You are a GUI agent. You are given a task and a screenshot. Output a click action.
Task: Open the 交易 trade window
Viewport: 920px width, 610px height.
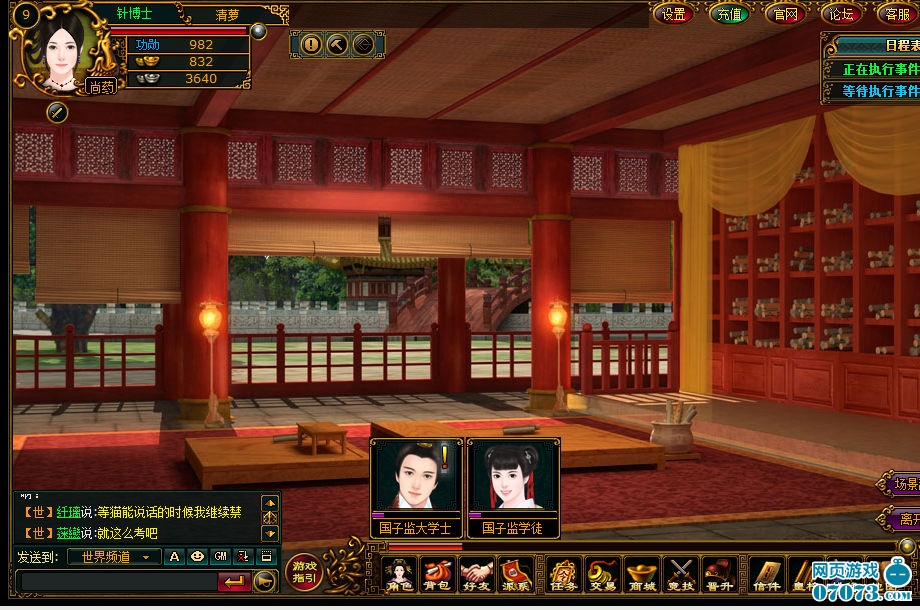tap(602, 575)
